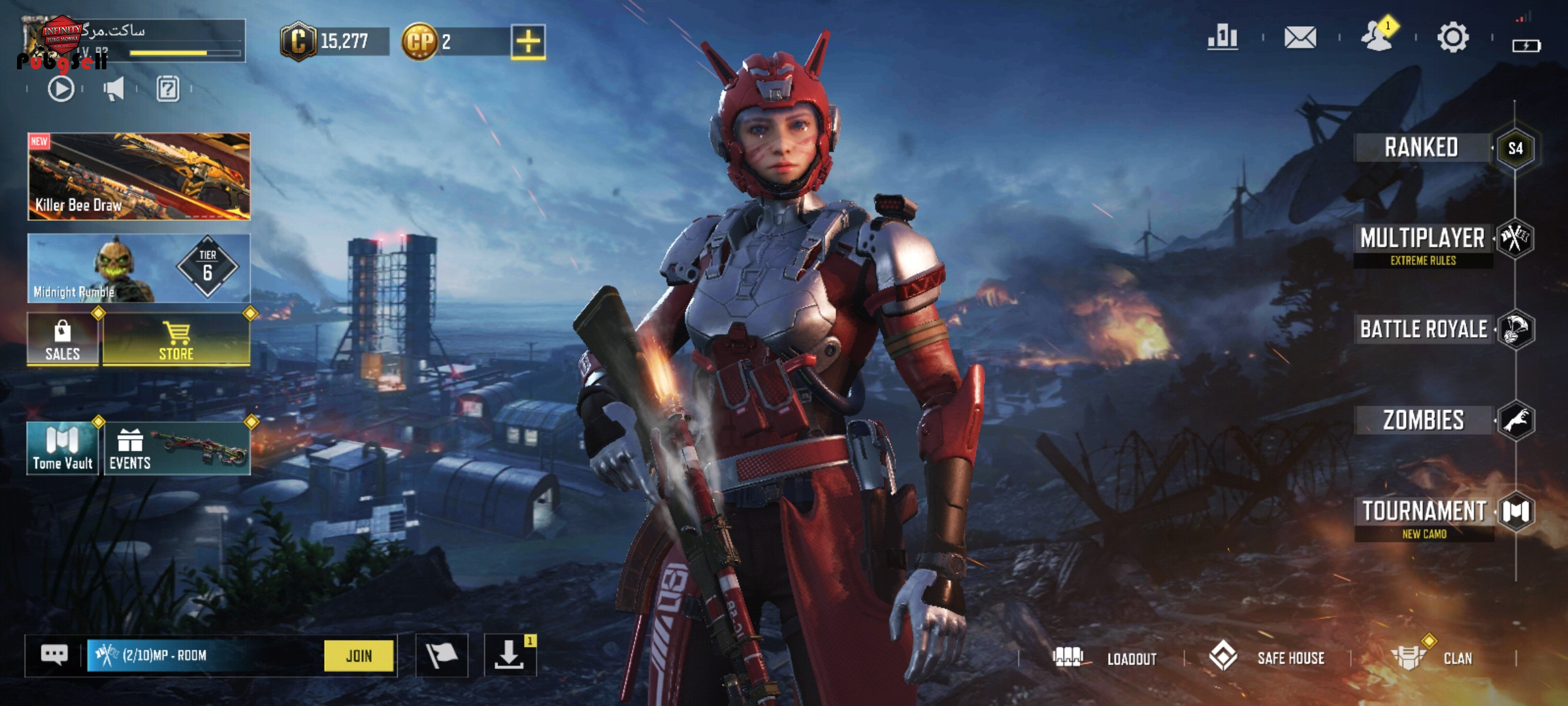1568x706 pixels.
Task: Open the Loadout screen
Action: point(1105,658)
